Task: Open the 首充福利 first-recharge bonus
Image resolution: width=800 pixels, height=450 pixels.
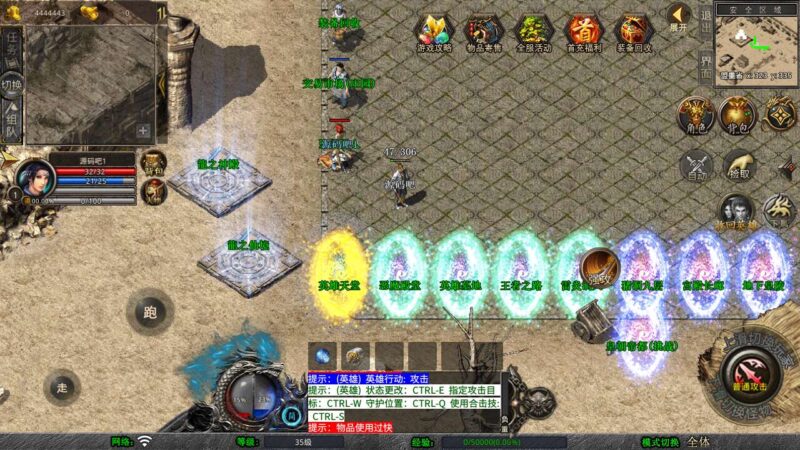Action: 584,32
